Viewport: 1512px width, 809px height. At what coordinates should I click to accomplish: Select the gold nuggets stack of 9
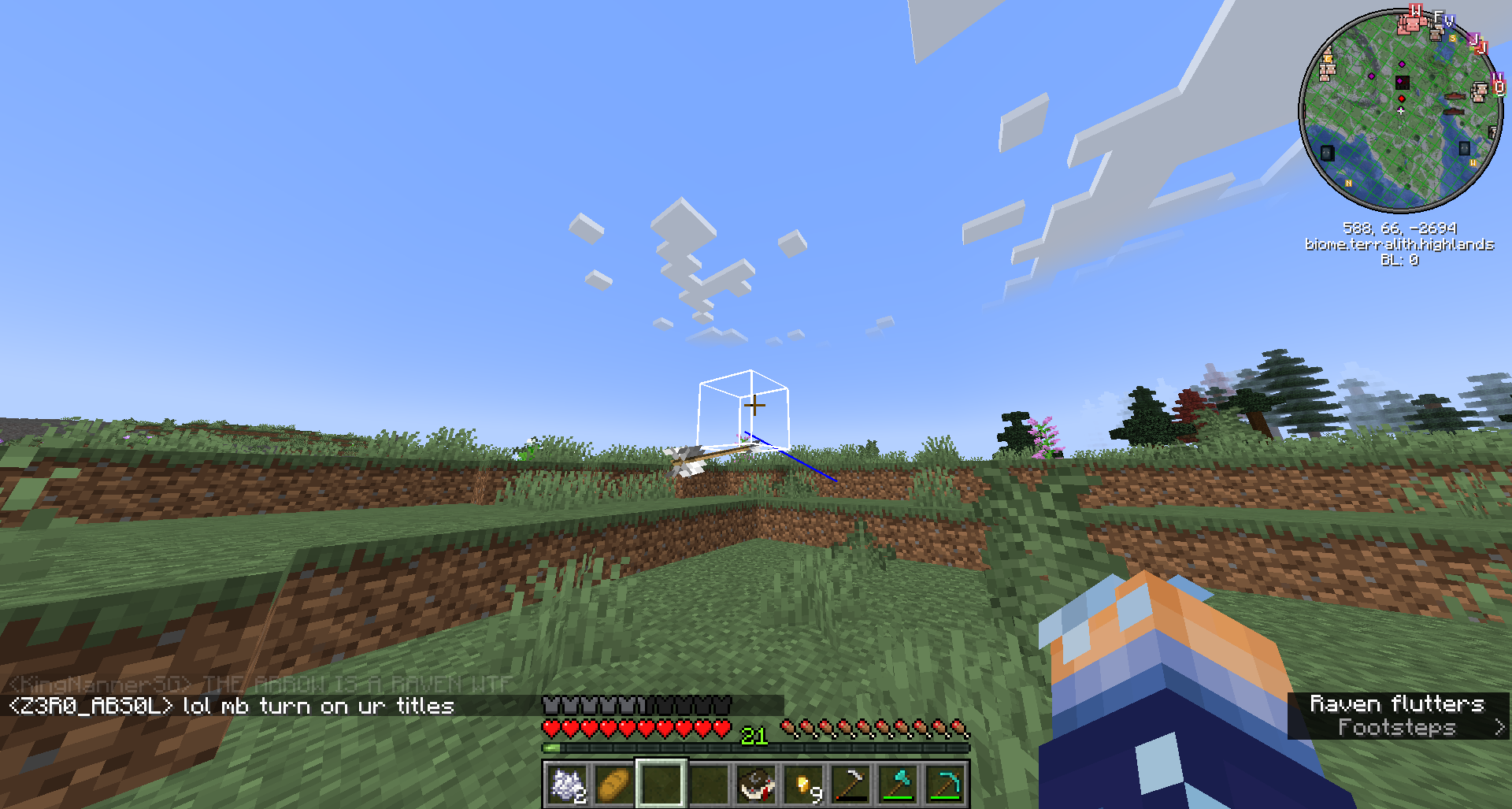coord(805,783)
